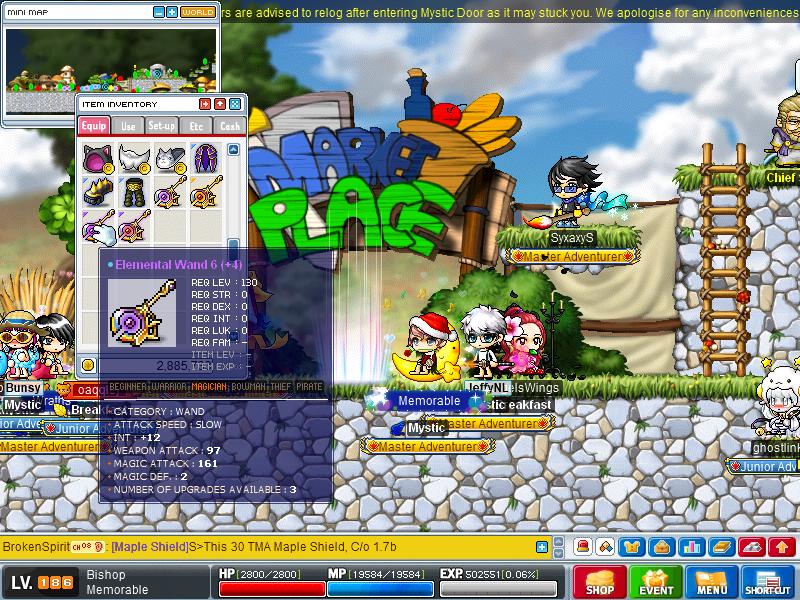Switch to the Cash inventory tab
The image size is (800, 600).
[x=230, y=126]
